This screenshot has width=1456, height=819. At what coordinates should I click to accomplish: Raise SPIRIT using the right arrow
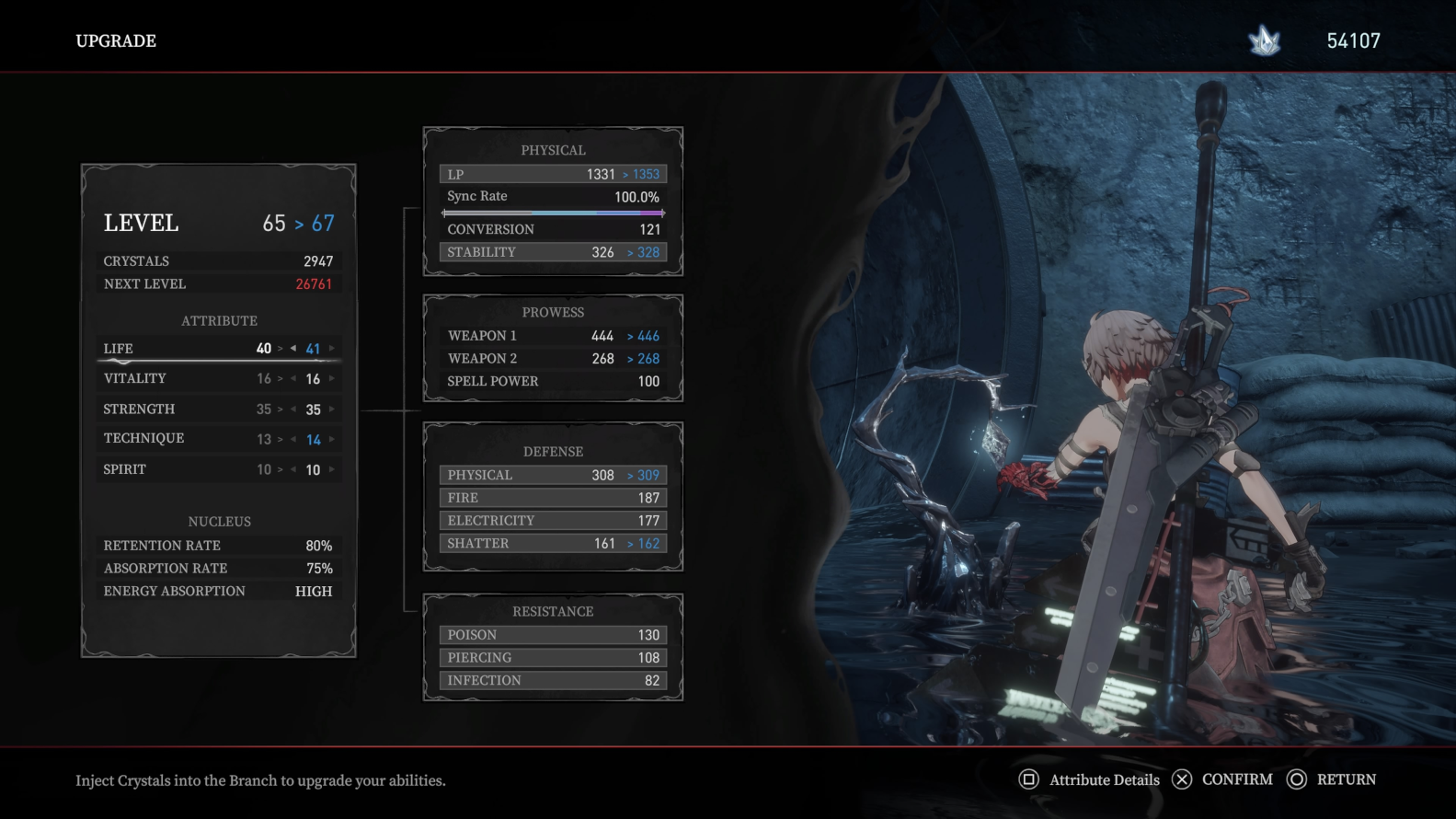coord(332,470)
